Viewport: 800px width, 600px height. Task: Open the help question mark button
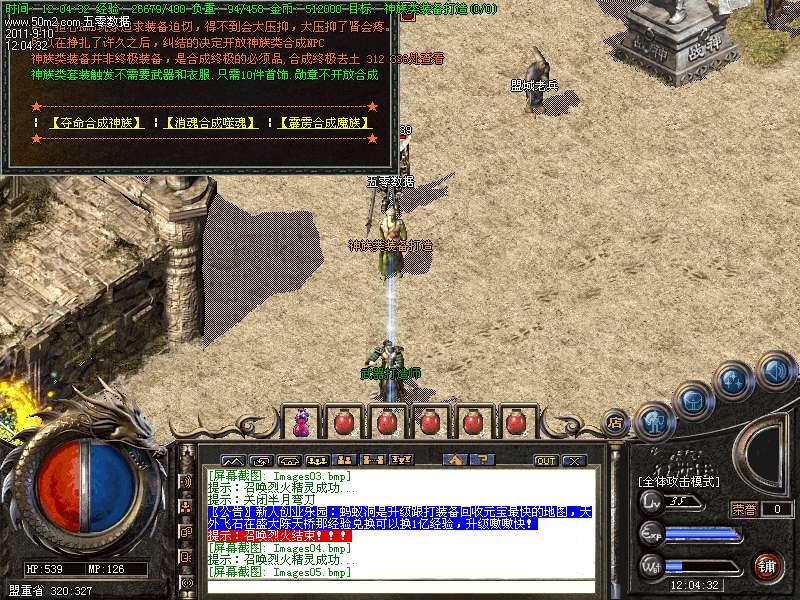[482, 461]
